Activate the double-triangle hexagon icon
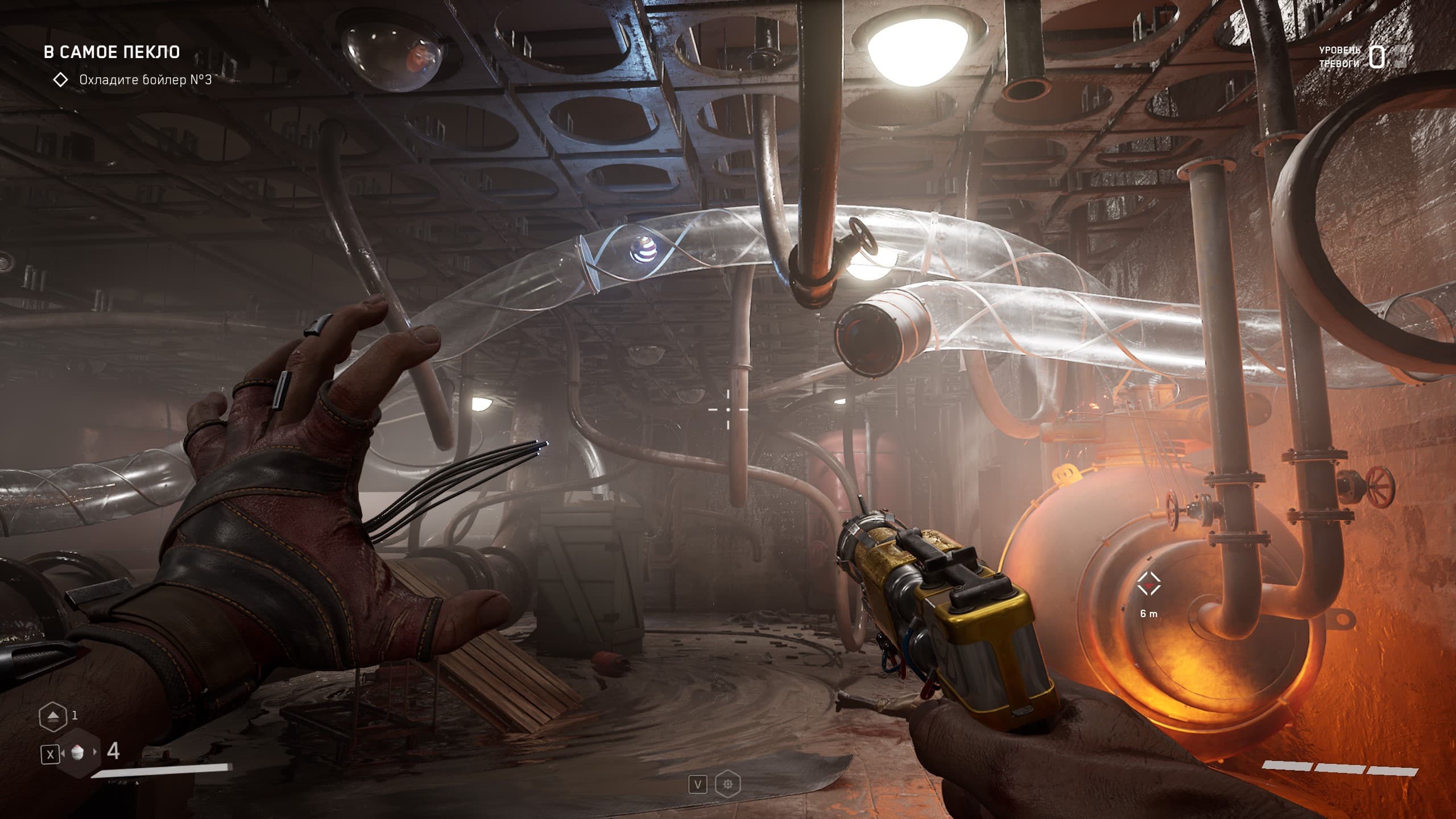Screen dimensions: 1456x819 pyautogui.click(x=52, y=716)
